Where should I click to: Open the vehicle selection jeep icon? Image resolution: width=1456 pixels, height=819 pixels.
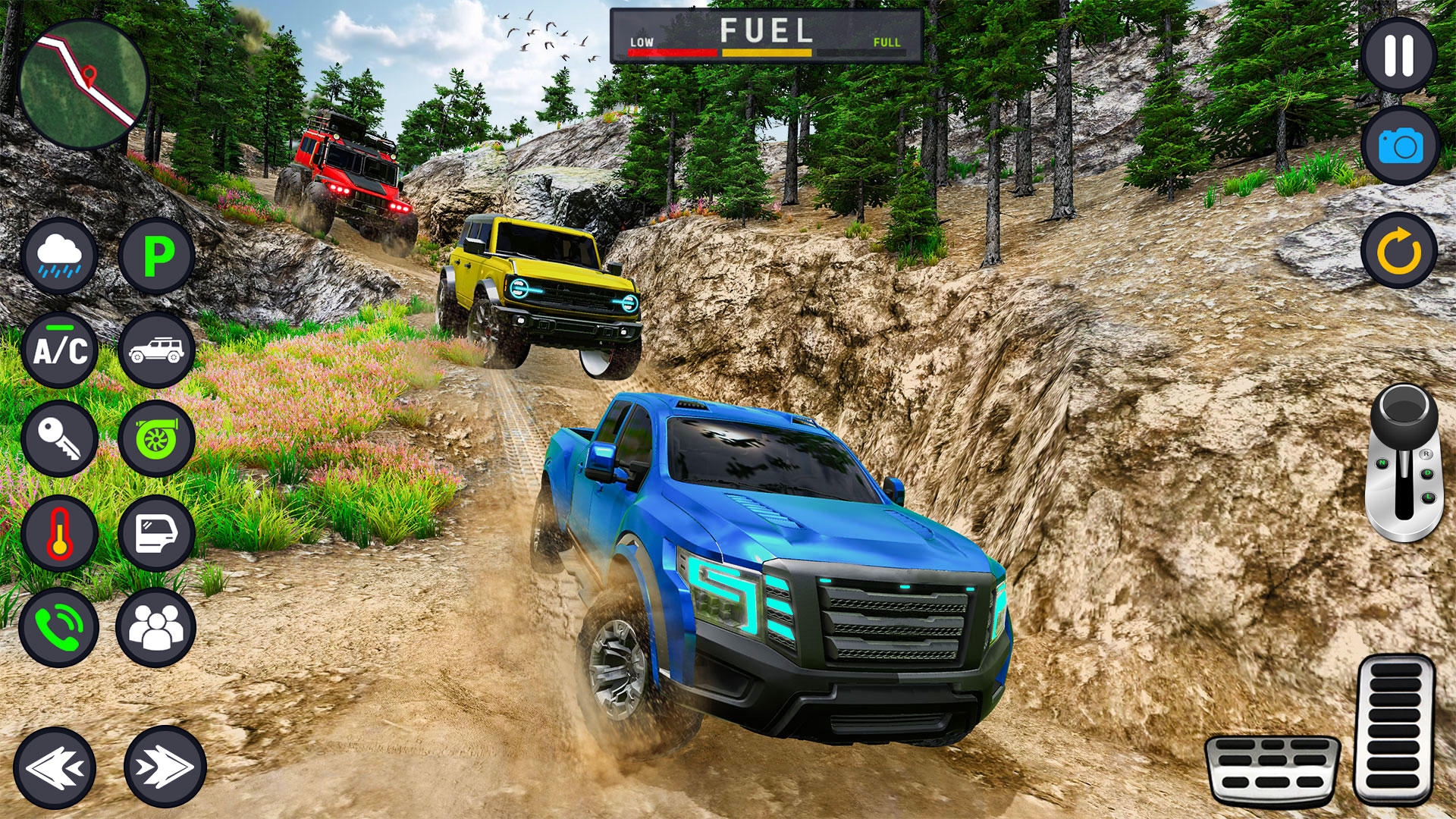click(157, 350)
